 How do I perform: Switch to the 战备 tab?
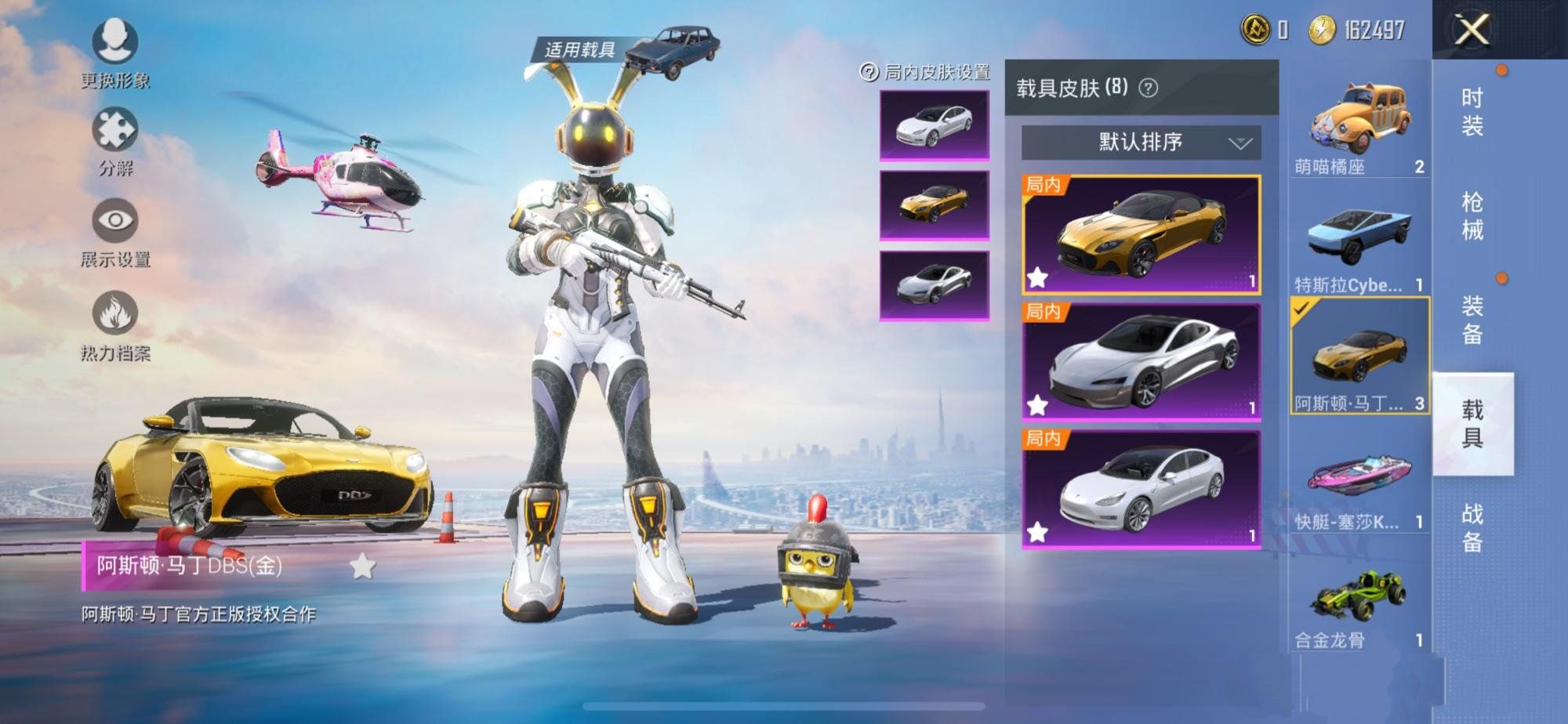[x=1472, y=527]
